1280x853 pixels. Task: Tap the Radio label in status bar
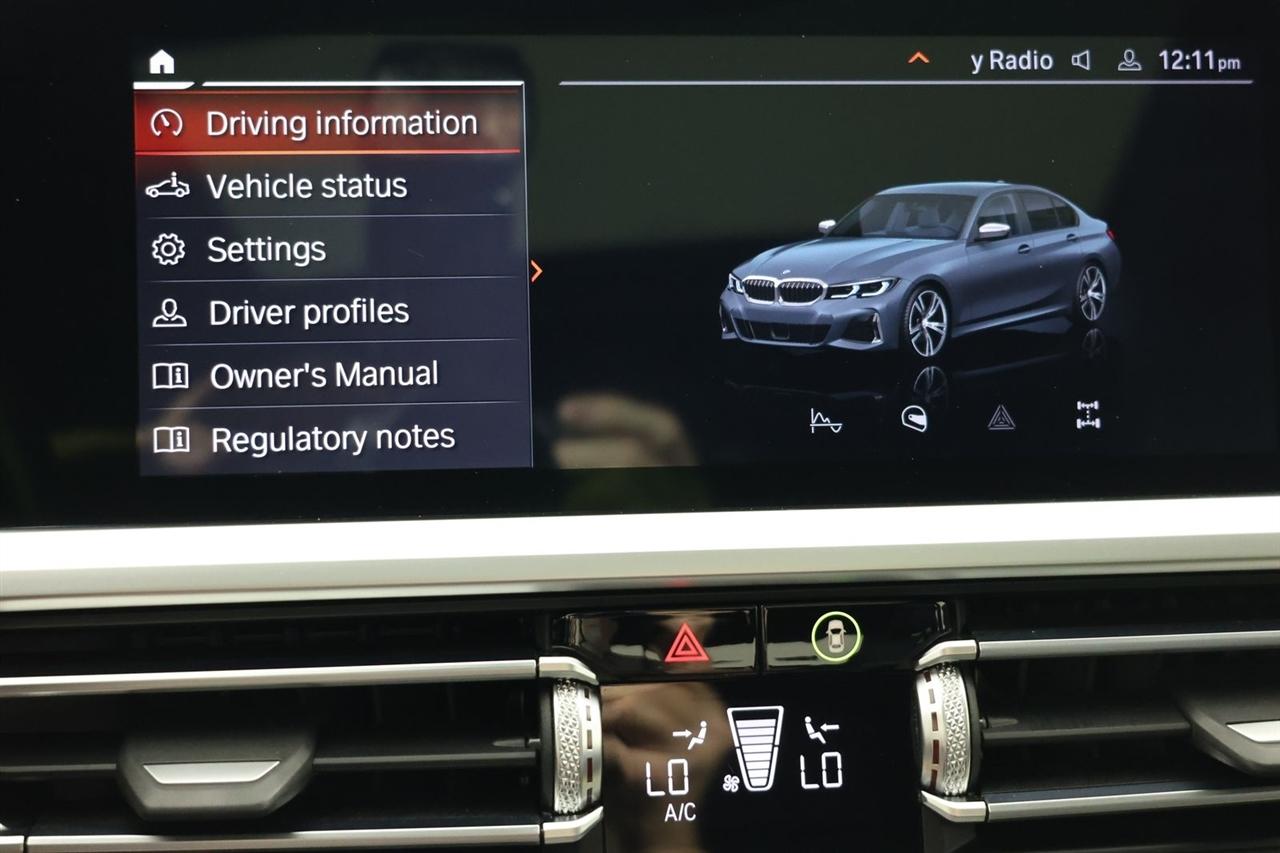1012,61
